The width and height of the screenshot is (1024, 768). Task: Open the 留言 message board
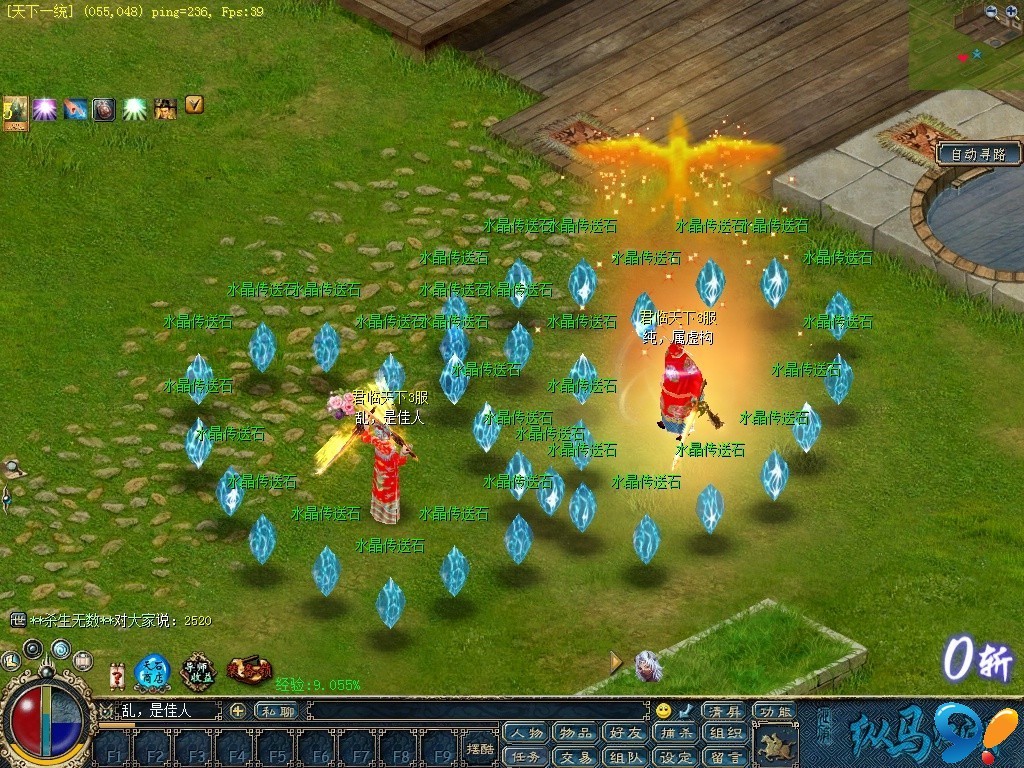725,757
